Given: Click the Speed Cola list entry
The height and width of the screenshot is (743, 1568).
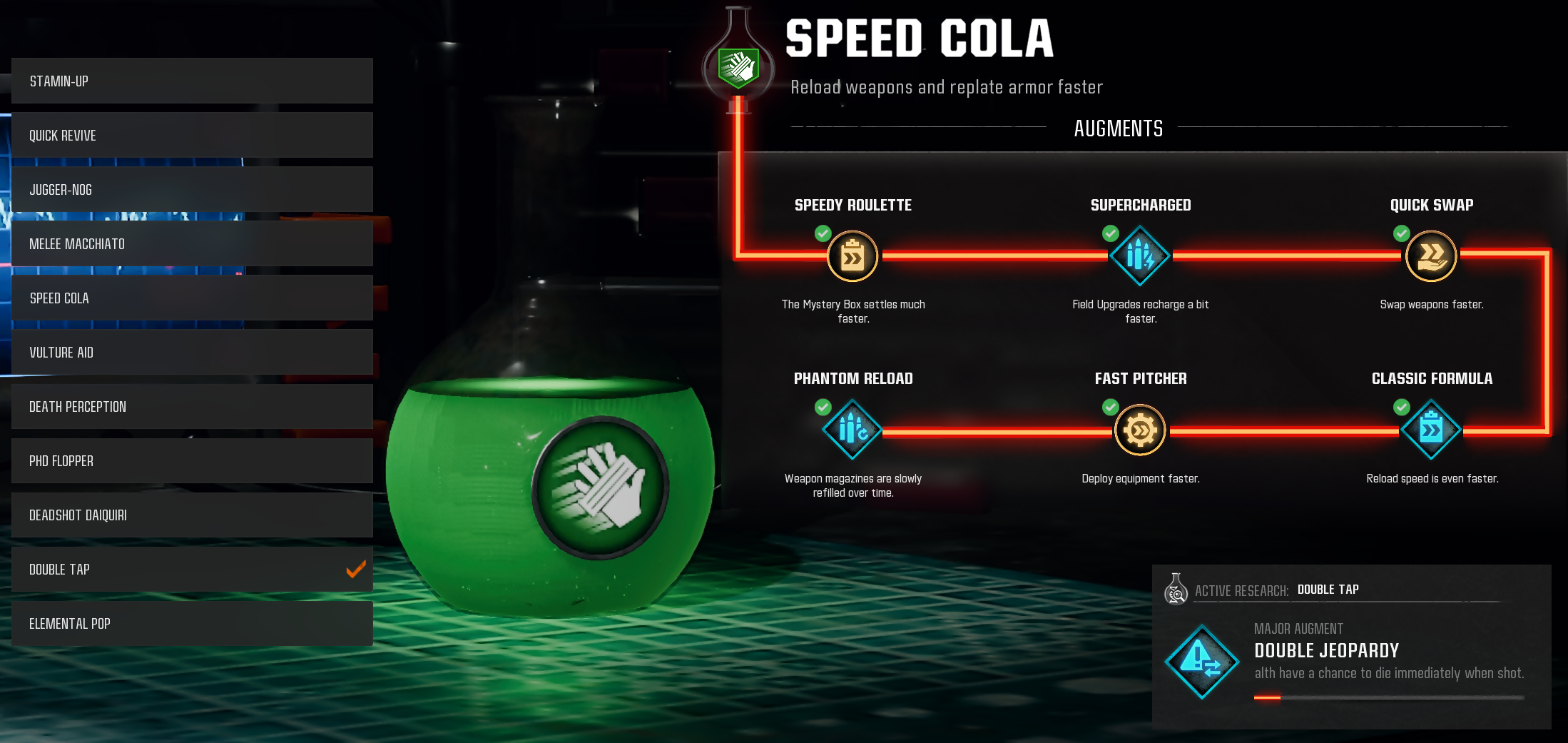Looking at the screenshot, I should pyautogui.click(x=192, y=298).
